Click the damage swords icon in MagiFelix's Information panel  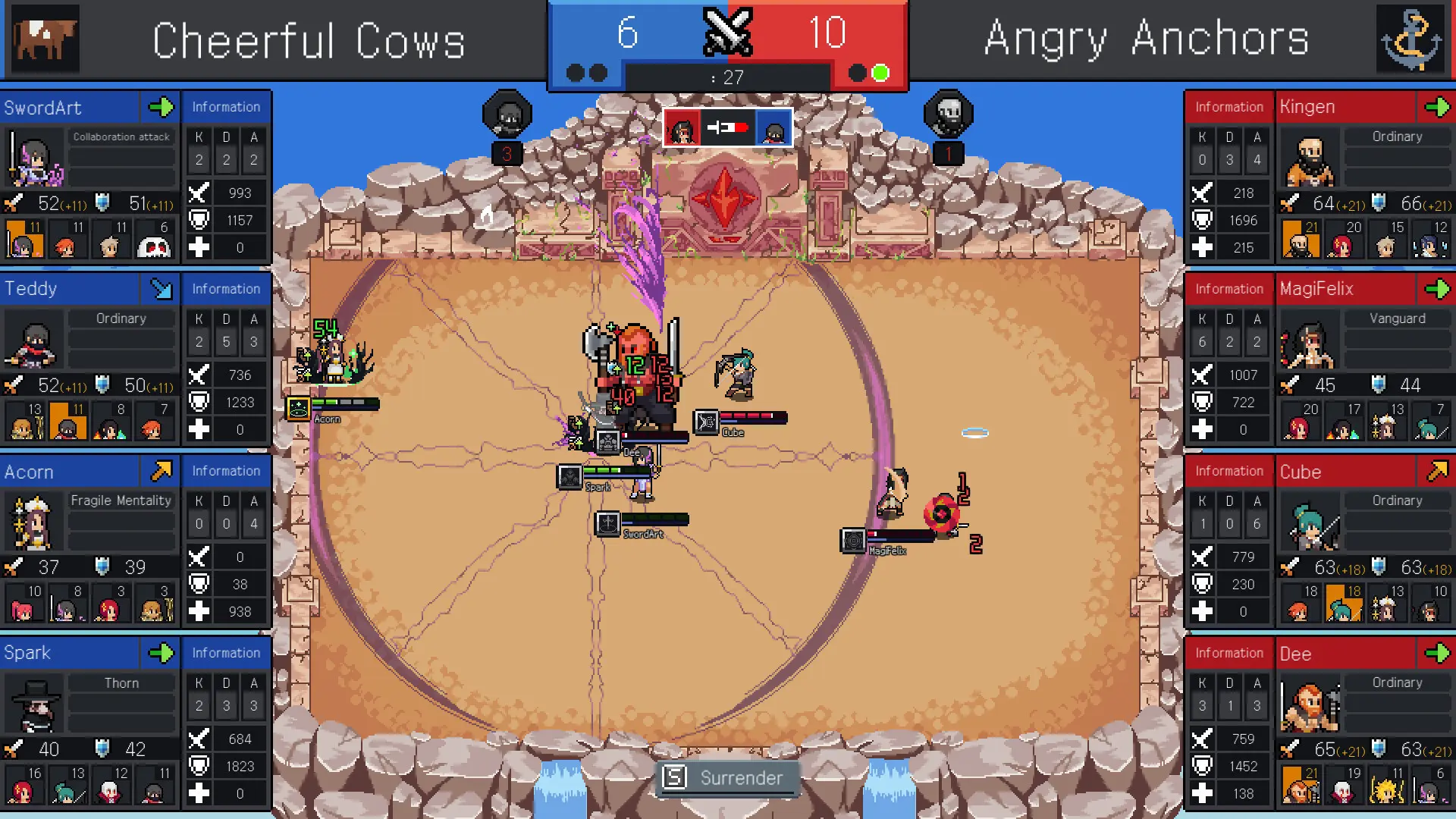point(1202,375)
